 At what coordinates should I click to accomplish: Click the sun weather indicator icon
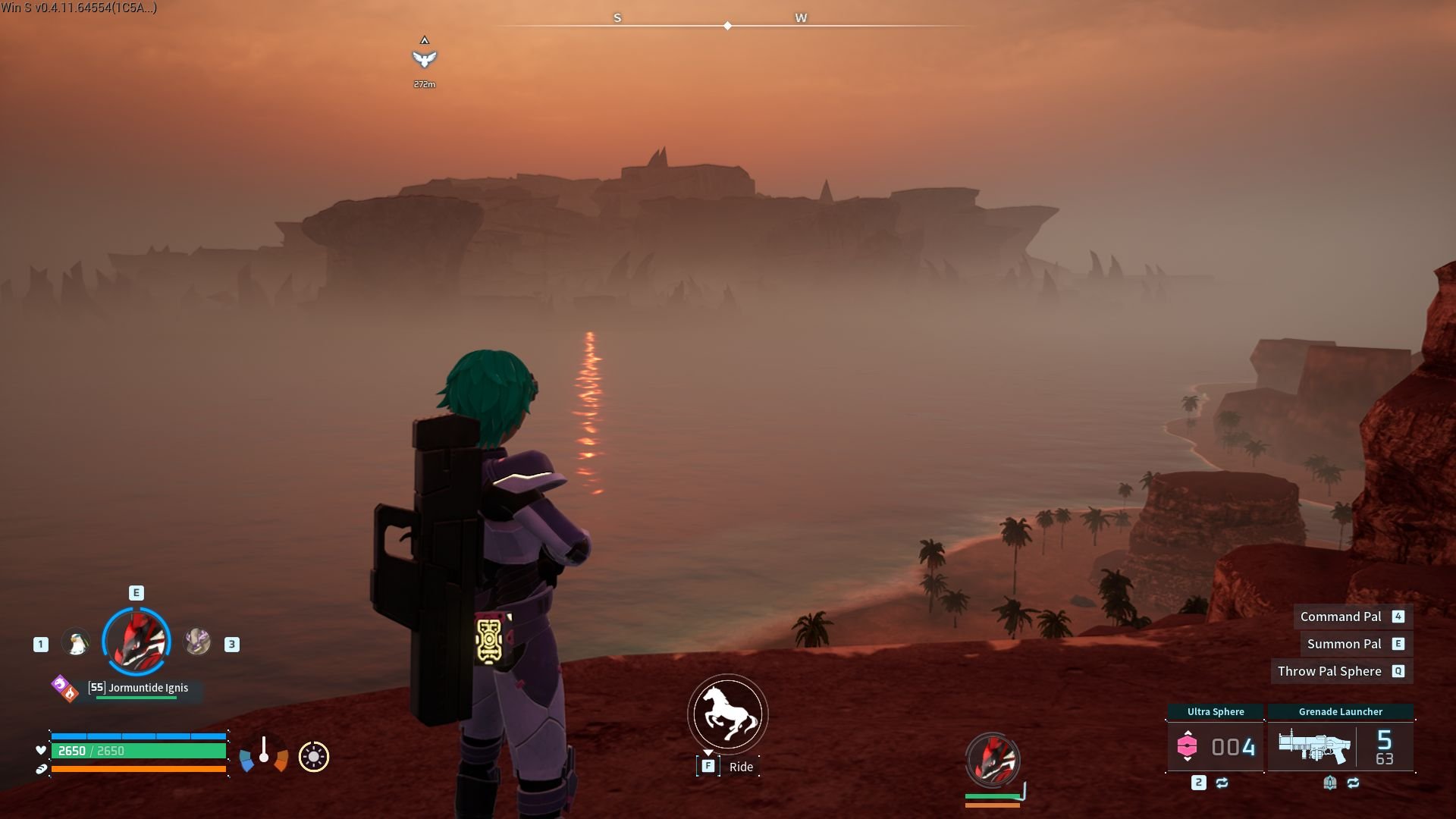coord(314,756)
